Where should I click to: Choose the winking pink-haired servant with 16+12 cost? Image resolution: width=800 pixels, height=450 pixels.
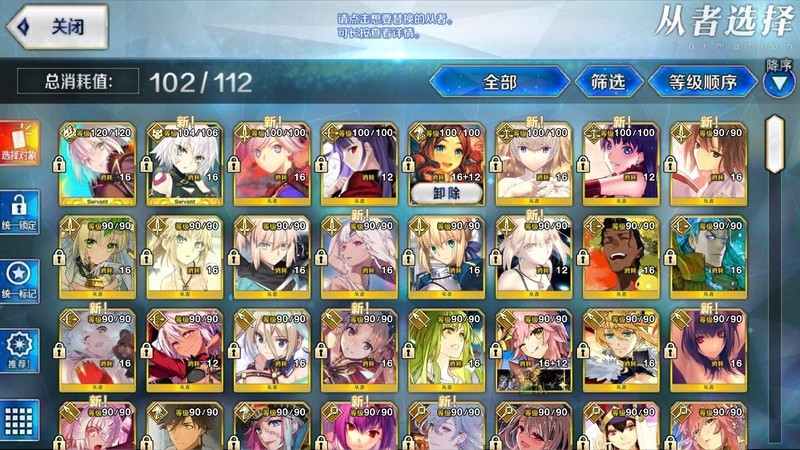point(533,350)
